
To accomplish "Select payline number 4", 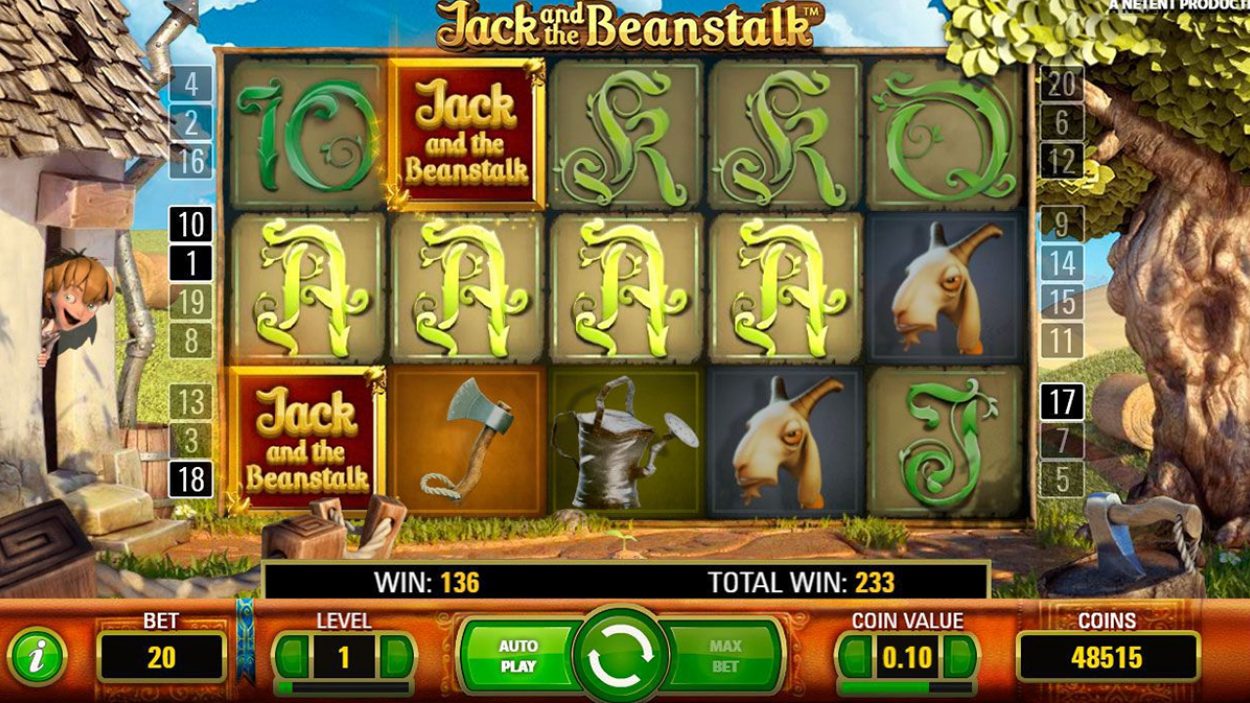I will [x=190, y=84].
